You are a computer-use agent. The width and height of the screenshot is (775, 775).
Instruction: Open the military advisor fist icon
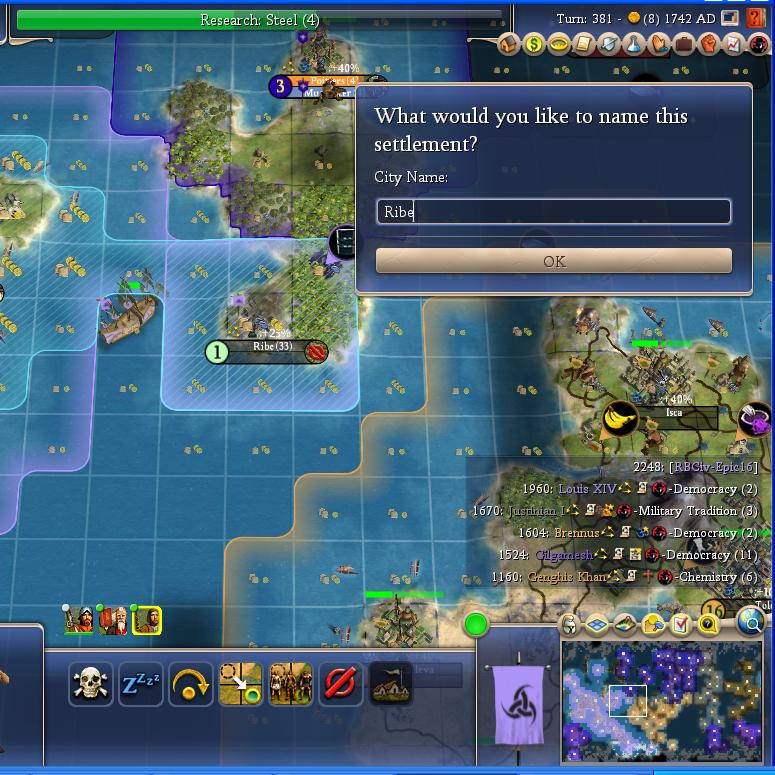pos(709,45)
